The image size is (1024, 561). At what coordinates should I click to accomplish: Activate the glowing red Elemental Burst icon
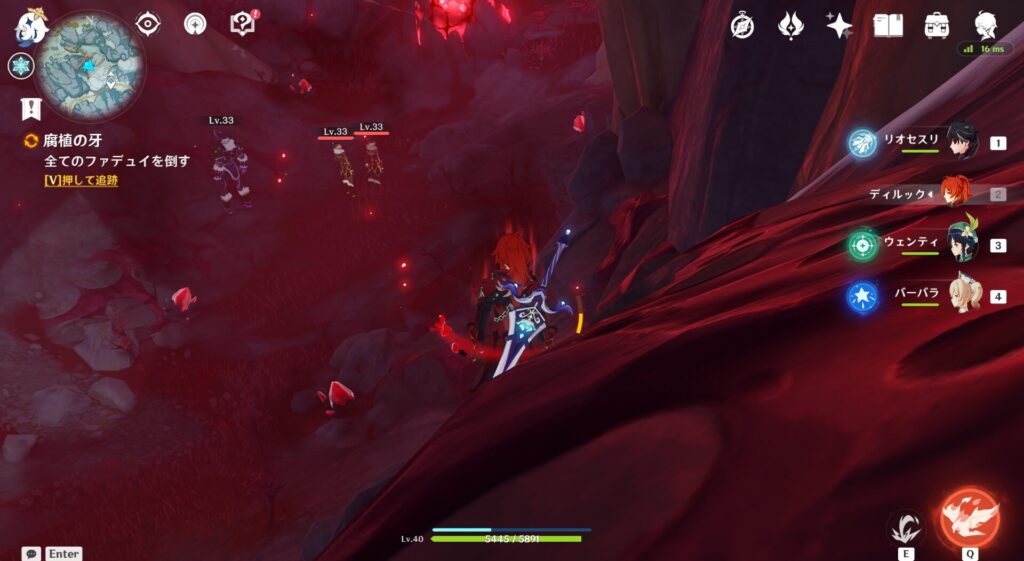pos(968,516)
